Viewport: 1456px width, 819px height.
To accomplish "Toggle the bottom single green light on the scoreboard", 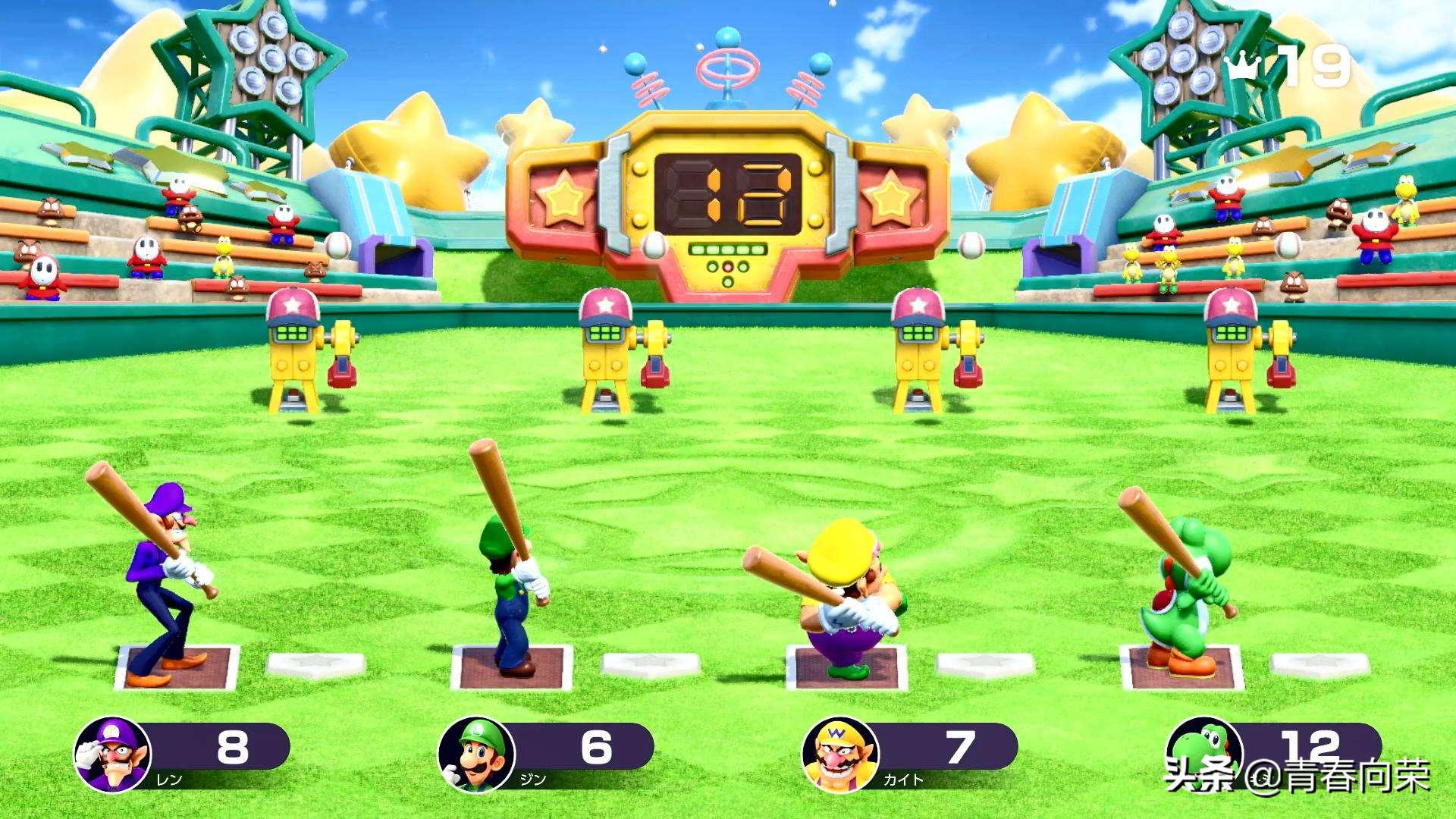I will click(728, 283).
